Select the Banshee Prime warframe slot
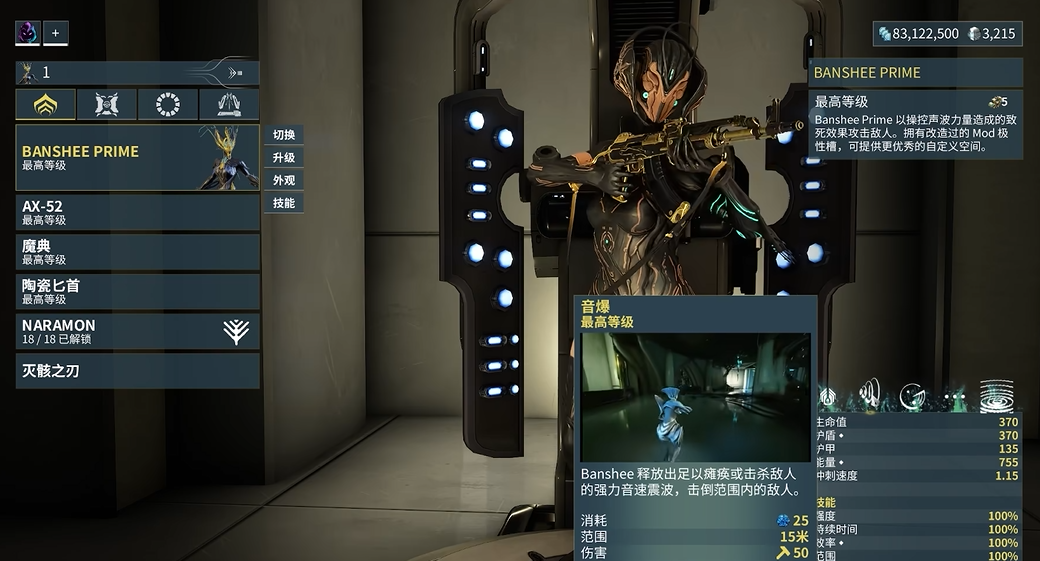Viewport: 1040px width, 561px height. click(137, 157)
